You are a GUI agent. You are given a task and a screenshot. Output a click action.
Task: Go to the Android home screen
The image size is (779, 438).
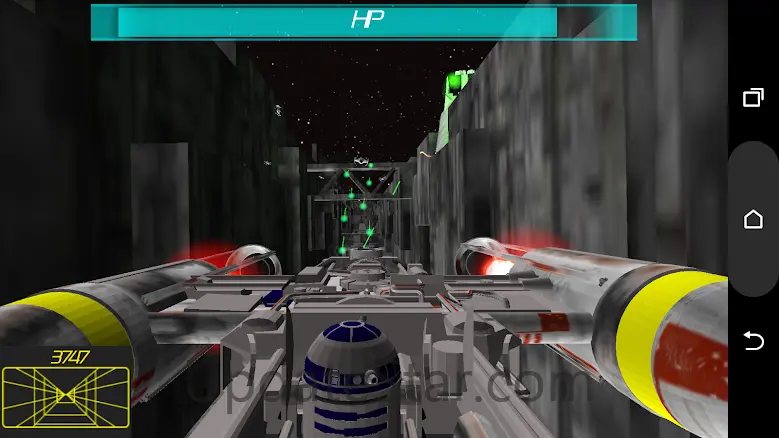pos(753,219)
